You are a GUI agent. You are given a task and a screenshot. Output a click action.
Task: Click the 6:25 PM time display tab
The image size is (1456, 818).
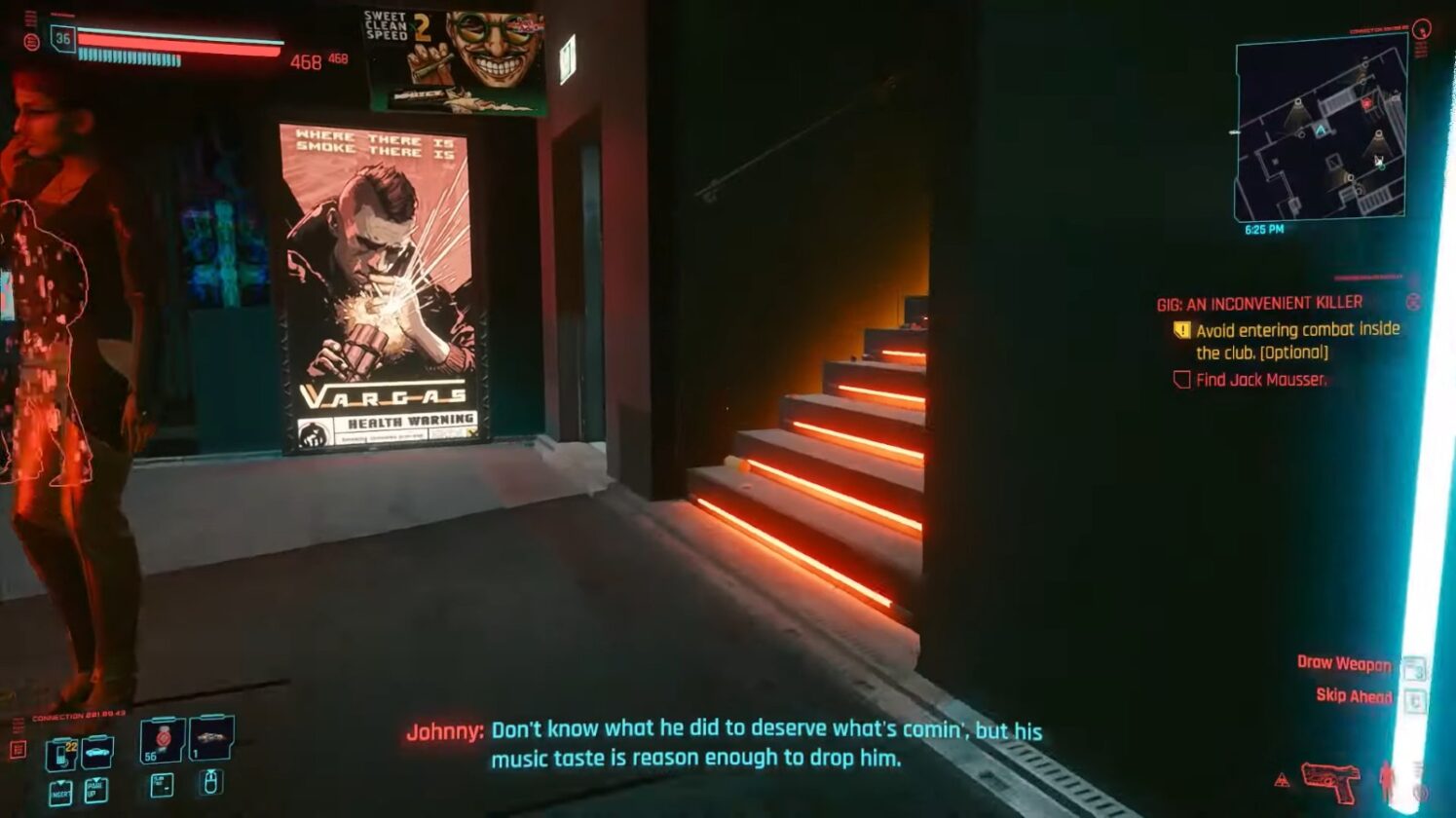(1266, 231)
